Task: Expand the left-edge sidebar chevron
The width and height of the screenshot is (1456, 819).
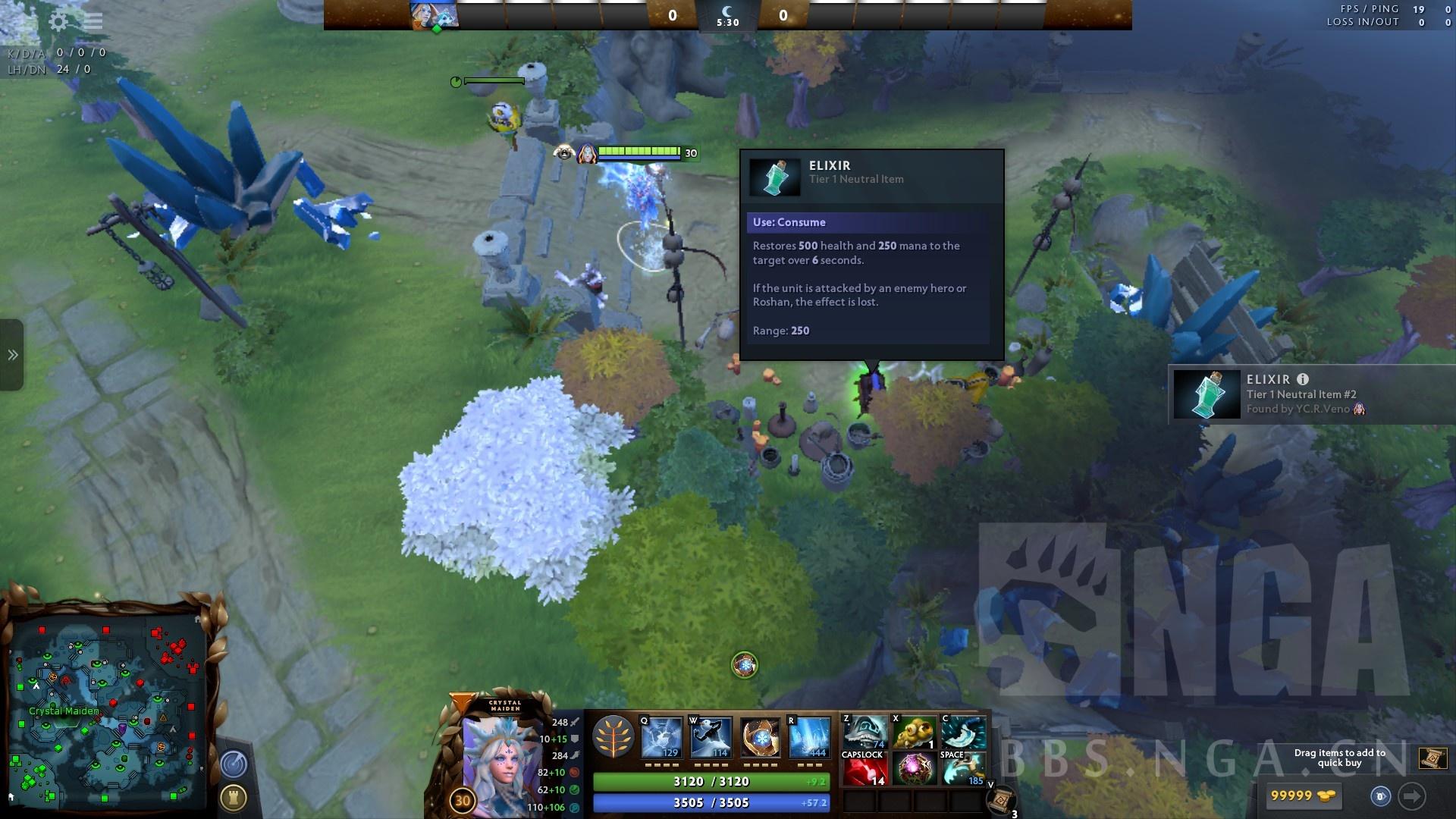Action: pos(11,353)
